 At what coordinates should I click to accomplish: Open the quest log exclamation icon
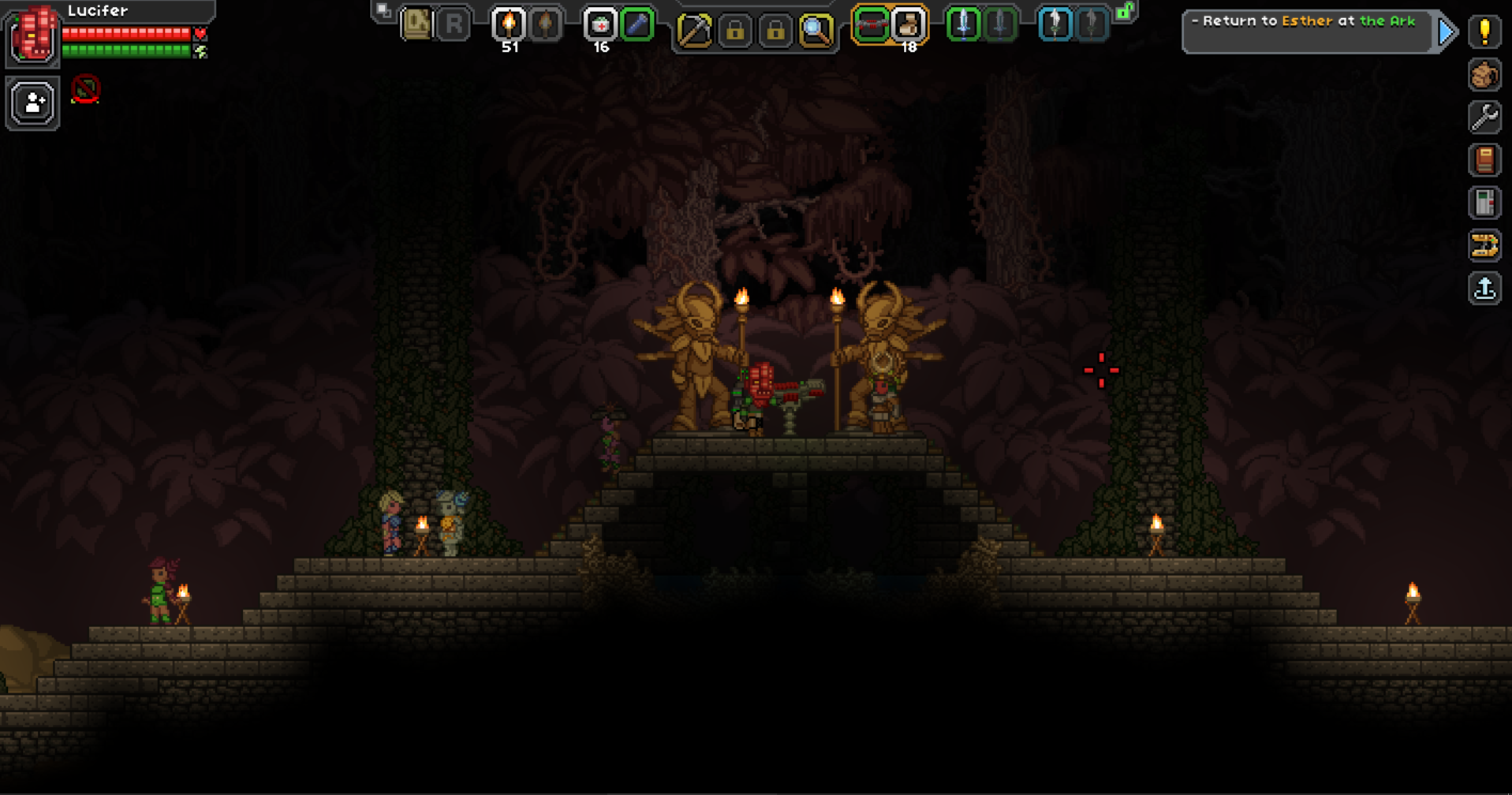click(x=1484, y=32)
